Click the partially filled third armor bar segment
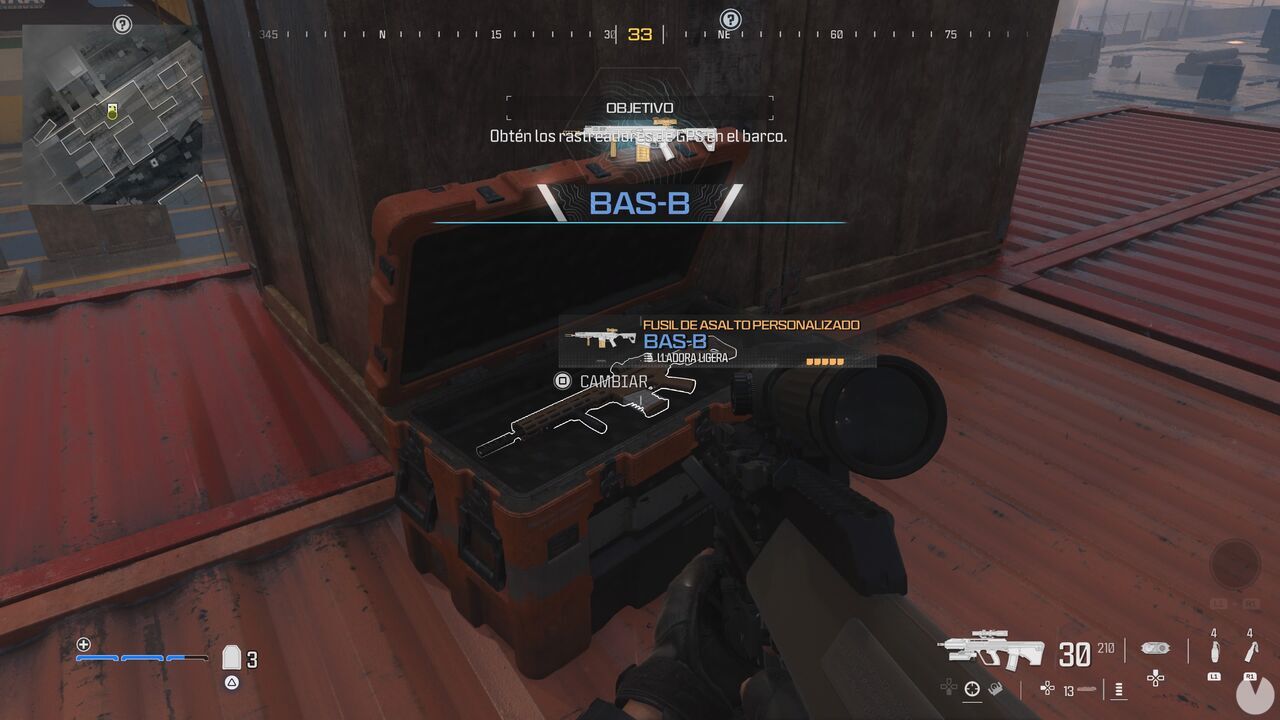 (x=187, y=658)
